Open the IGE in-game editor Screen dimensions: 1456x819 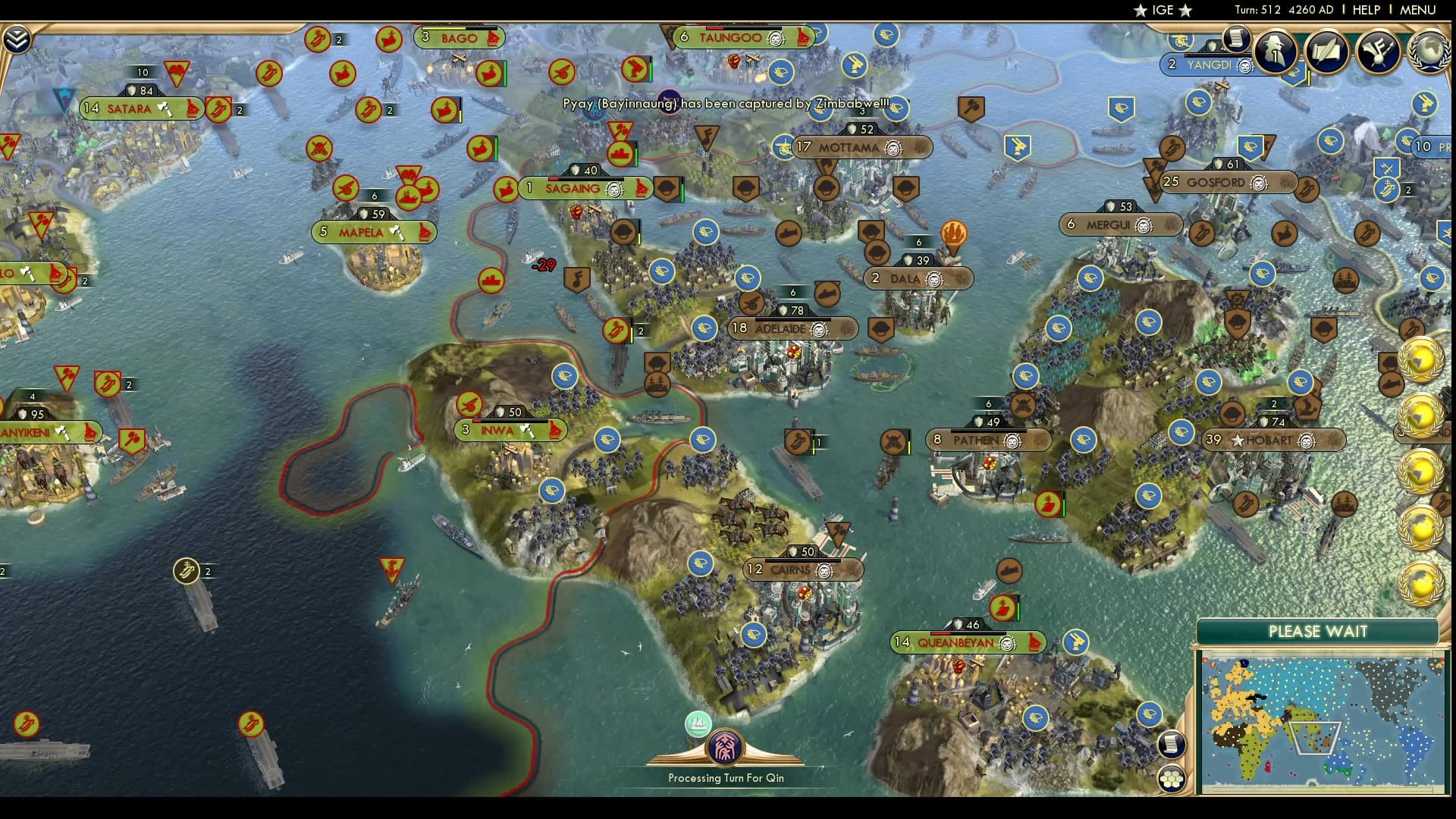(x=1163, y=10)
